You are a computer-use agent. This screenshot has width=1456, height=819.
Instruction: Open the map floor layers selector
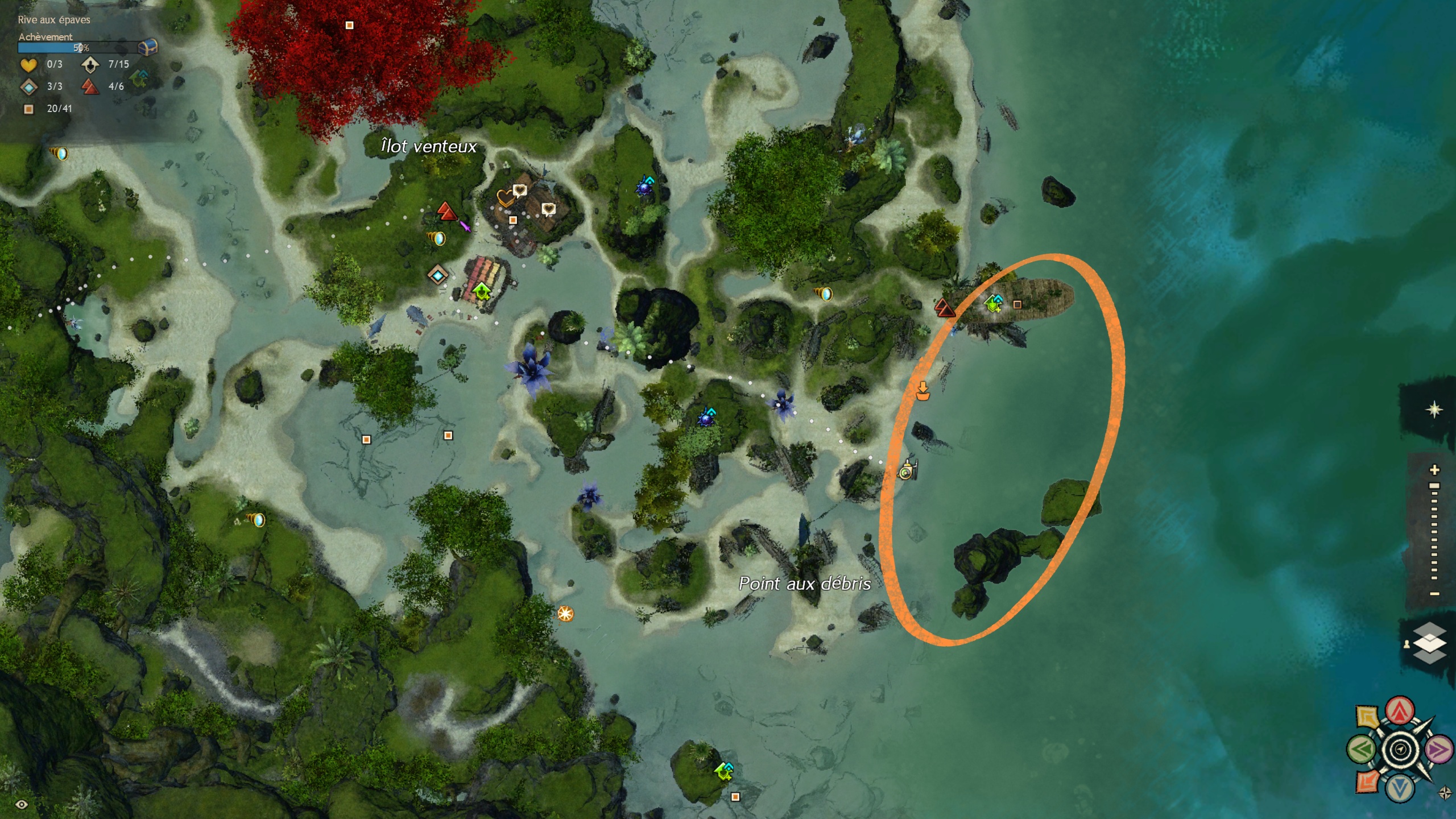(x=1429, y=643)
